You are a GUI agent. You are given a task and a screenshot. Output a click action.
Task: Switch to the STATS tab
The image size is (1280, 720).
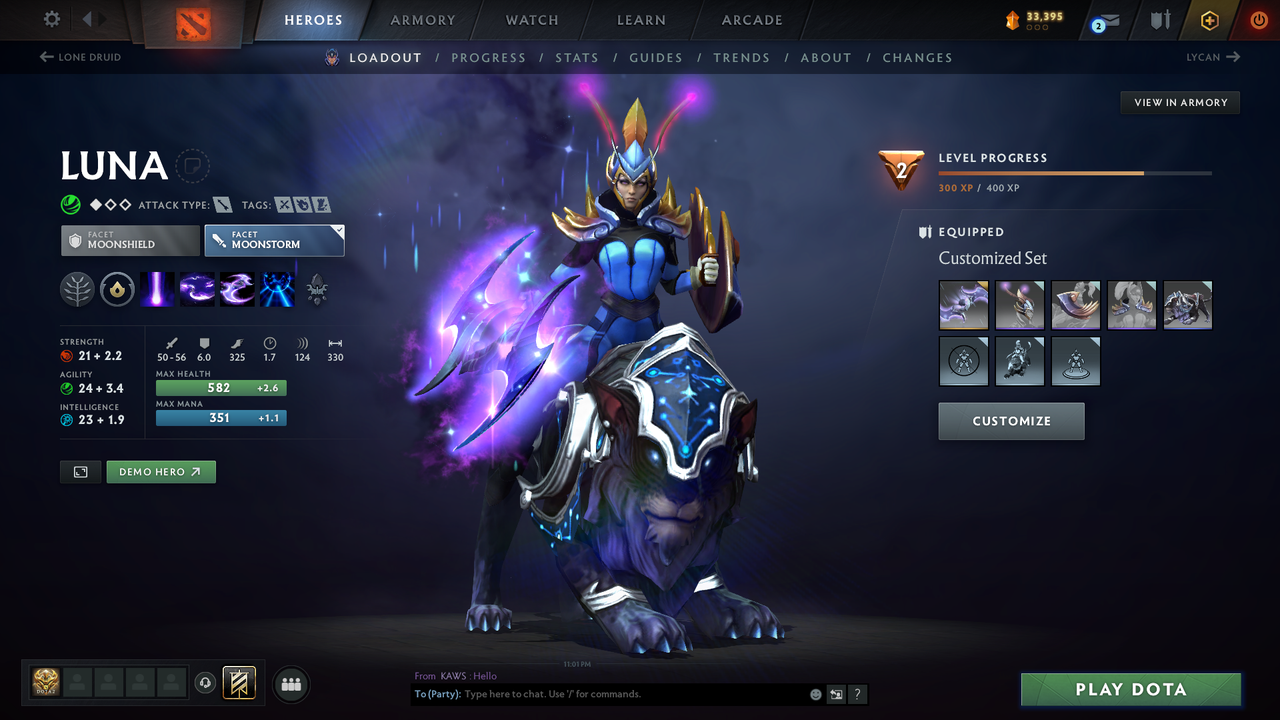577,57
